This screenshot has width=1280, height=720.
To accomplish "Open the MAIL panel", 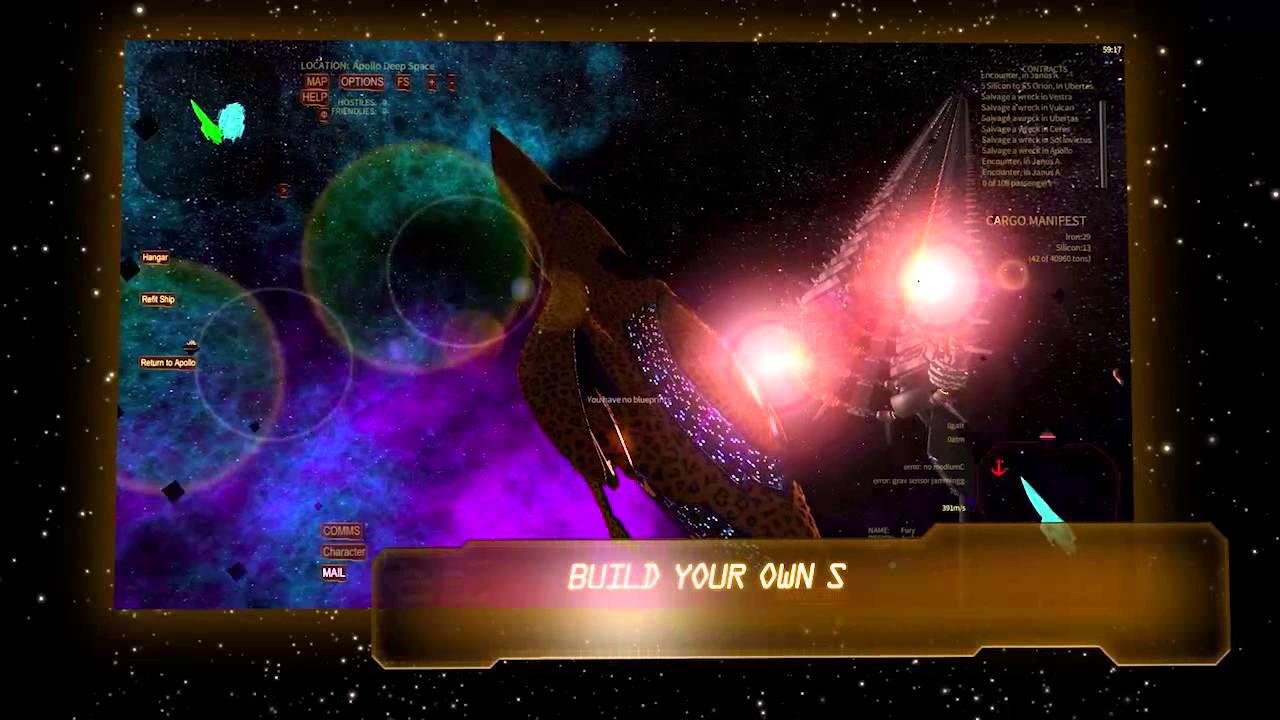I will click(334, 573).
